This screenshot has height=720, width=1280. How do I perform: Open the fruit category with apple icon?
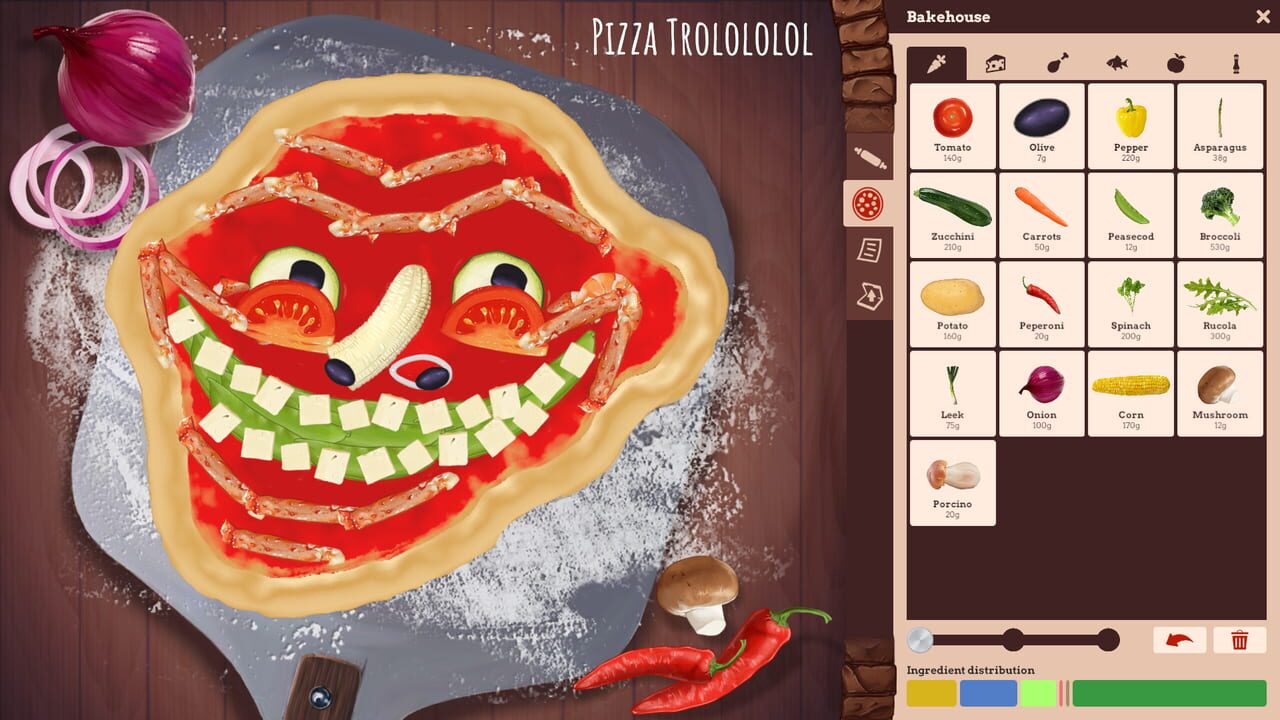(x=1177, y=62)
